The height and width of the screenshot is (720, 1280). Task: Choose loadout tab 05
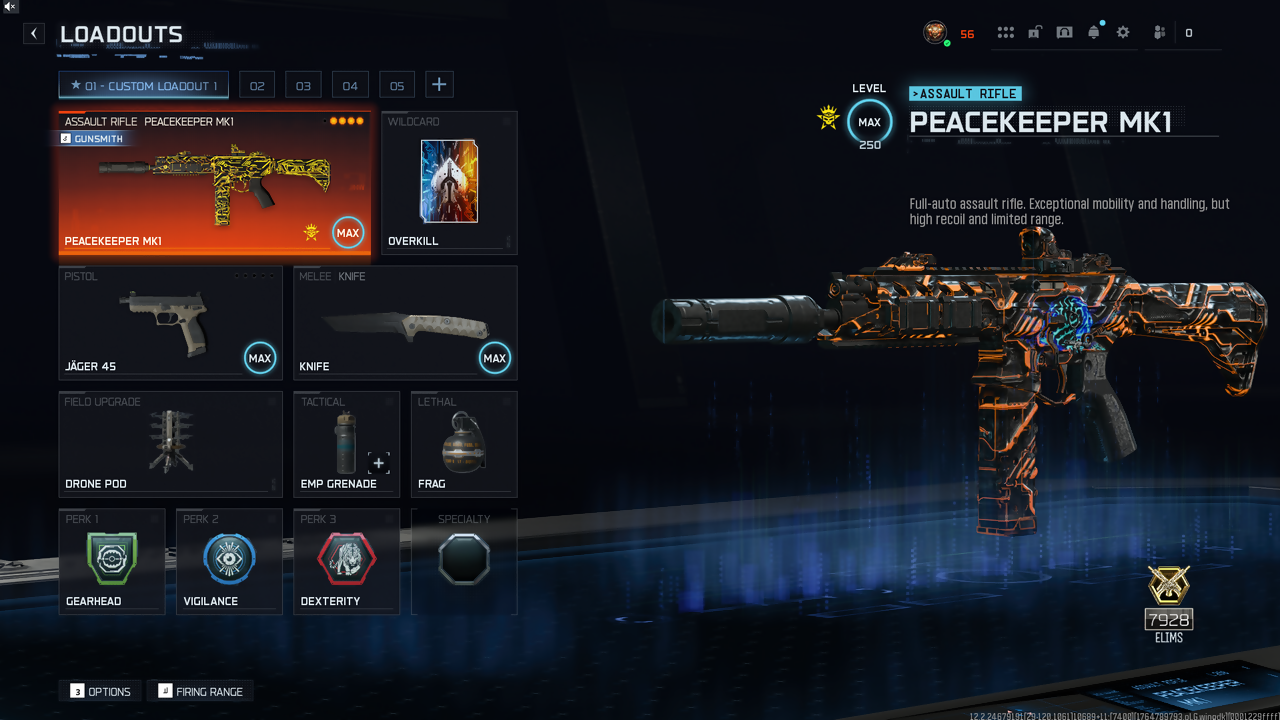click(x=397, y=86)
